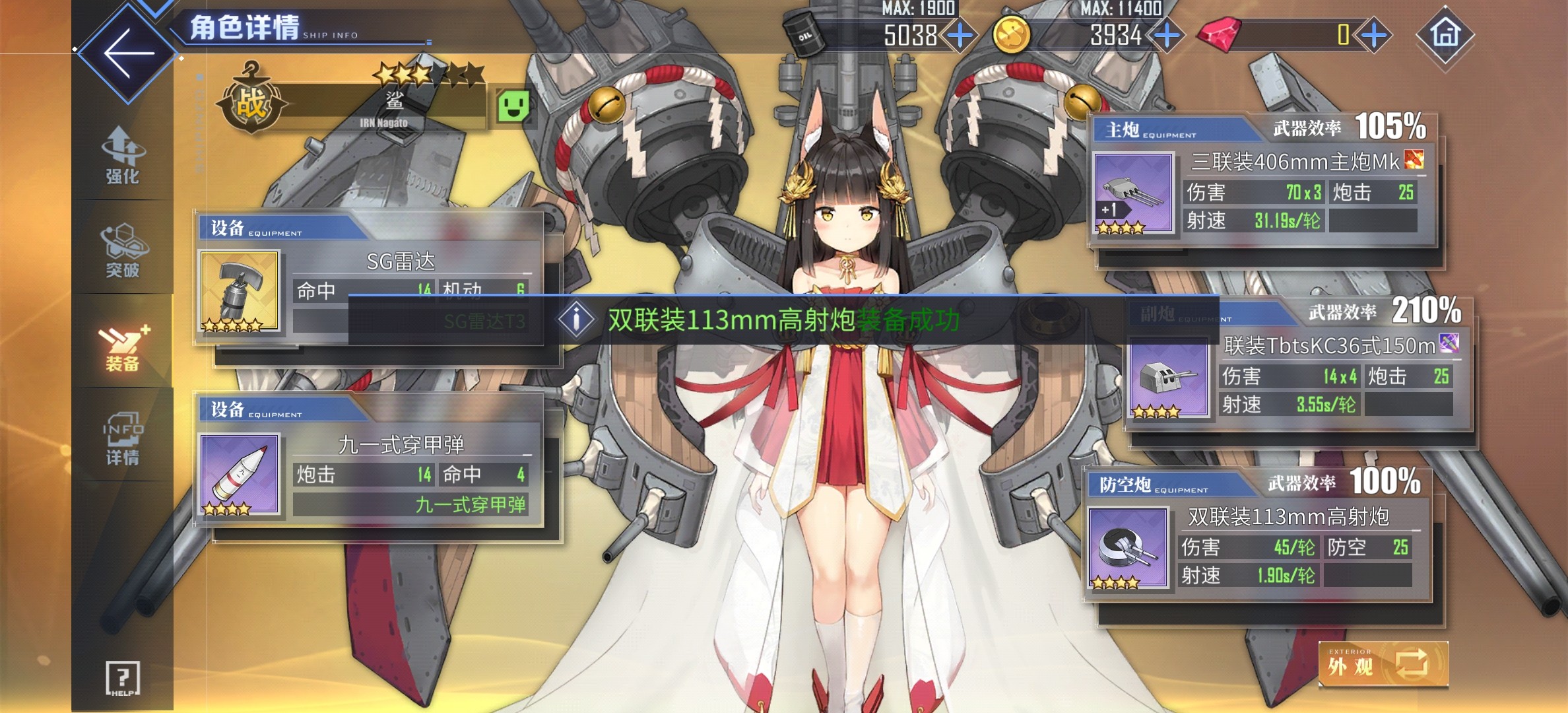1568x713 pixels.
Task: Open the 详情 info tab
Action: tap(123, 438)
